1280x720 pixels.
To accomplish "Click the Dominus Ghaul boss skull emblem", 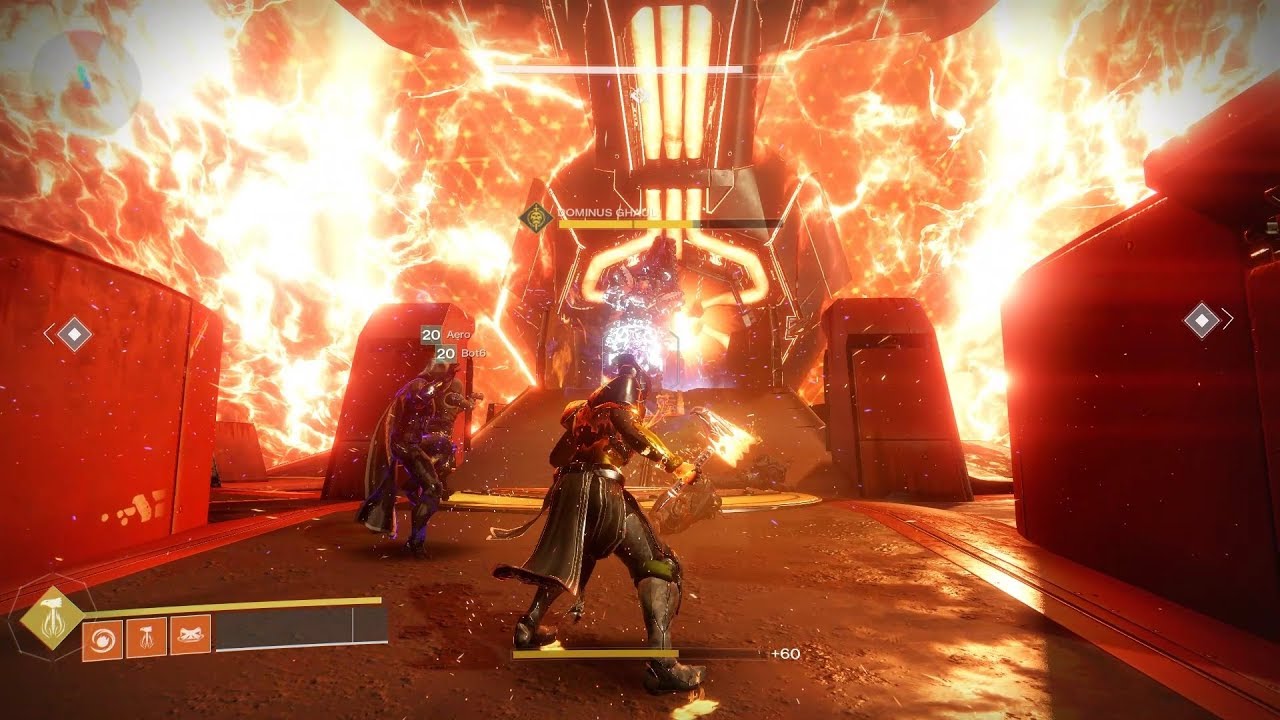I will (x=537, y=217).
